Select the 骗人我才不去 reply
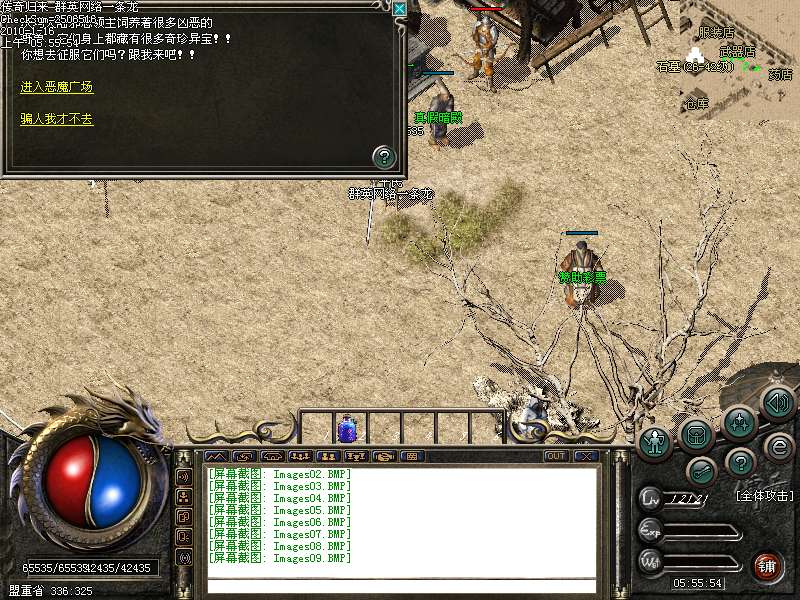The width and height of the screenshot is (800, 600). [x=56, y=119]
